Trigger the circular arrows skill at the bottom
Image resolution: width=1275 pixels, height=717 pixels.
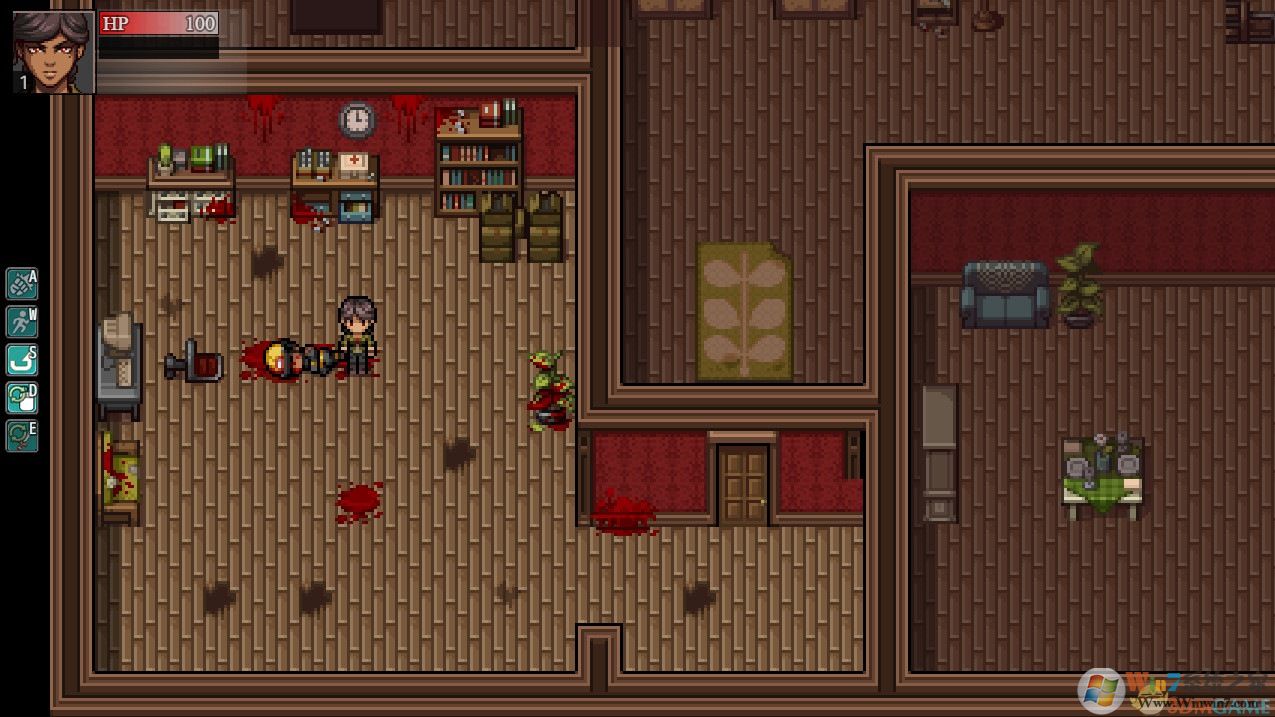(21, 436)
